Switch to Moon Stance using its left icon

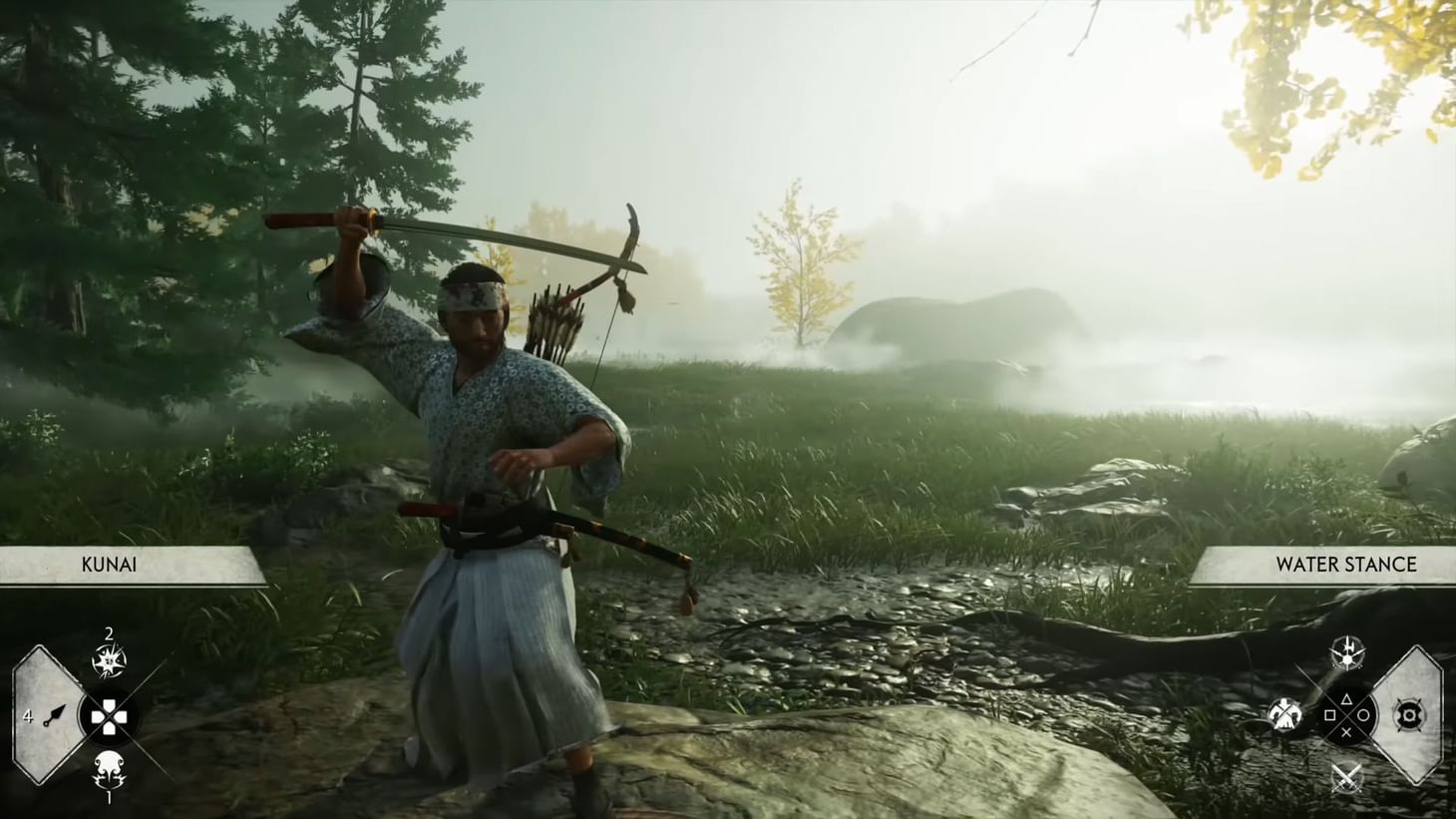pos(1285,714)
